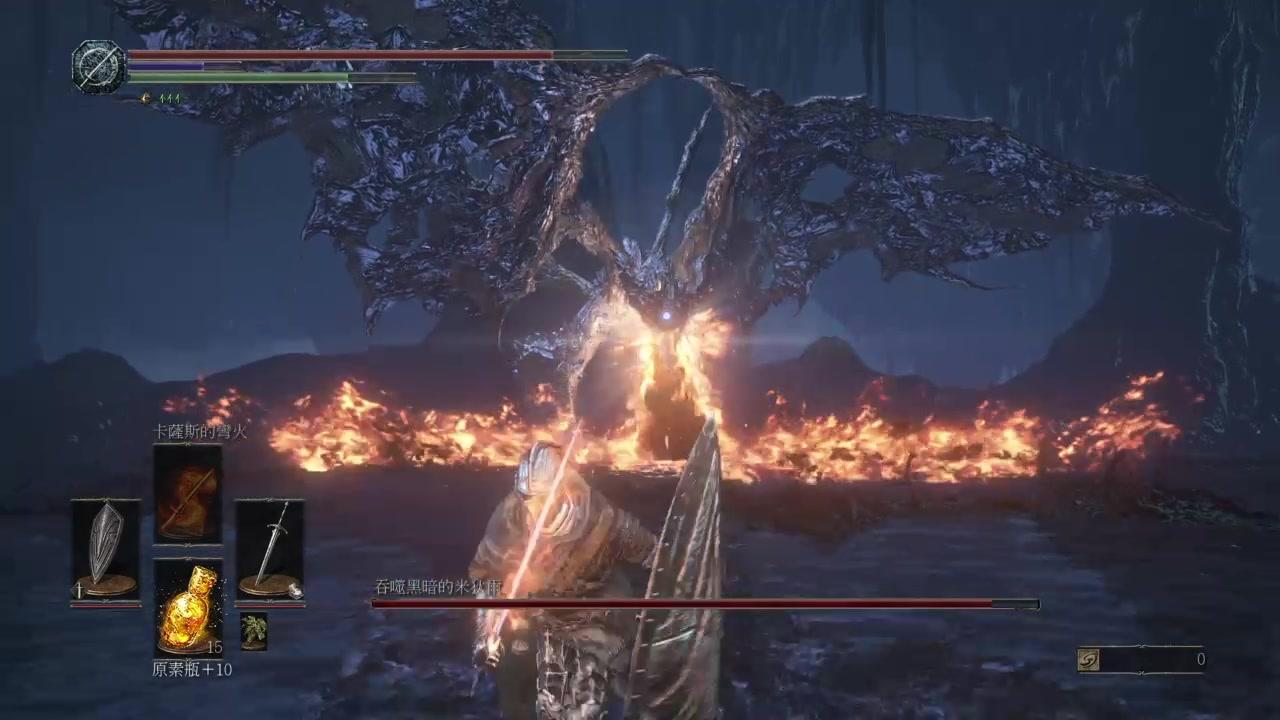This screenshot has width=1280, height=720.
Task: Use the Estus Flask +10 item slot
Action: click(188, 606)
